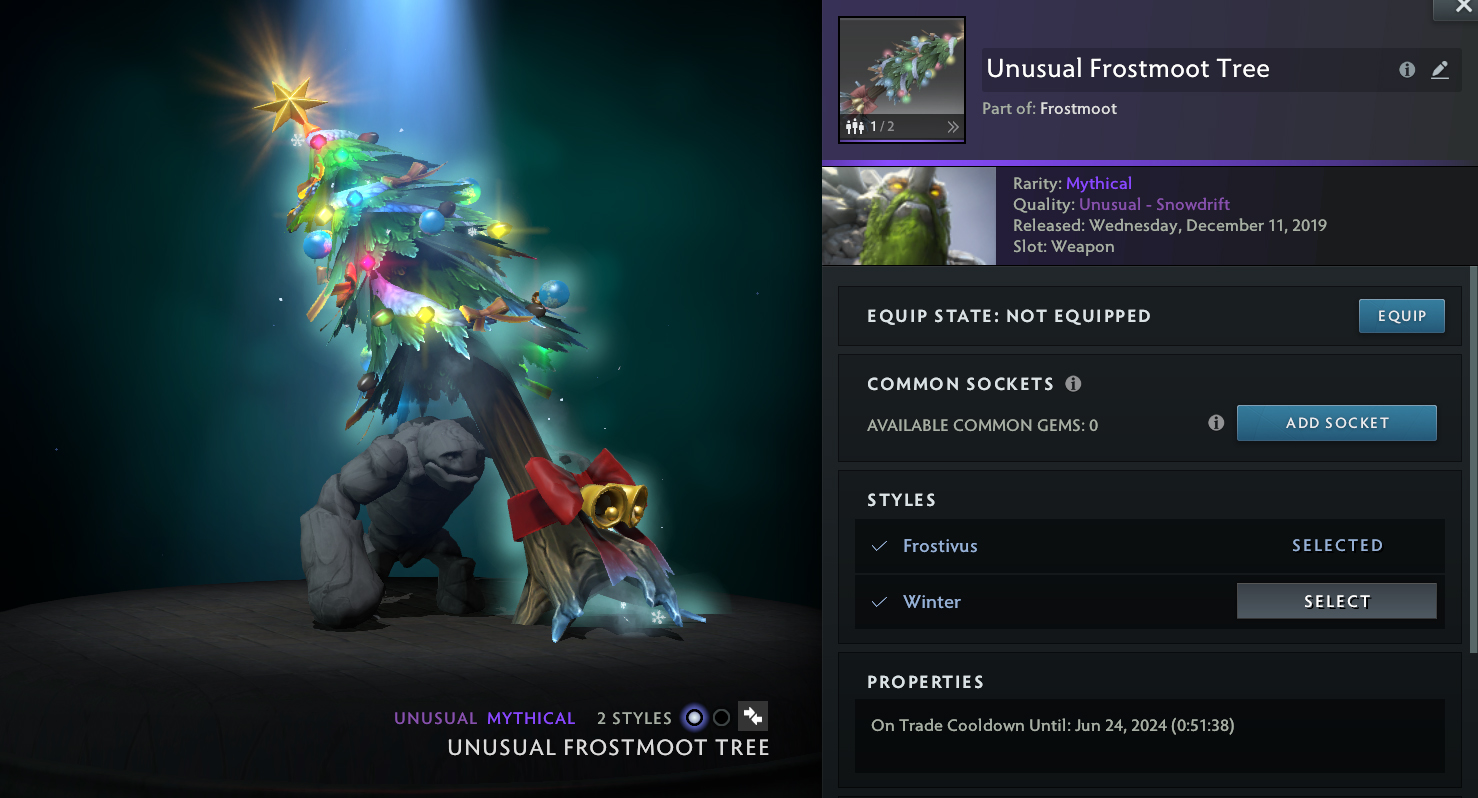Screen dimensions: 1478x798
Task: Equip the Unusual Frostmoot Tree
Action: coord(1401,316)
